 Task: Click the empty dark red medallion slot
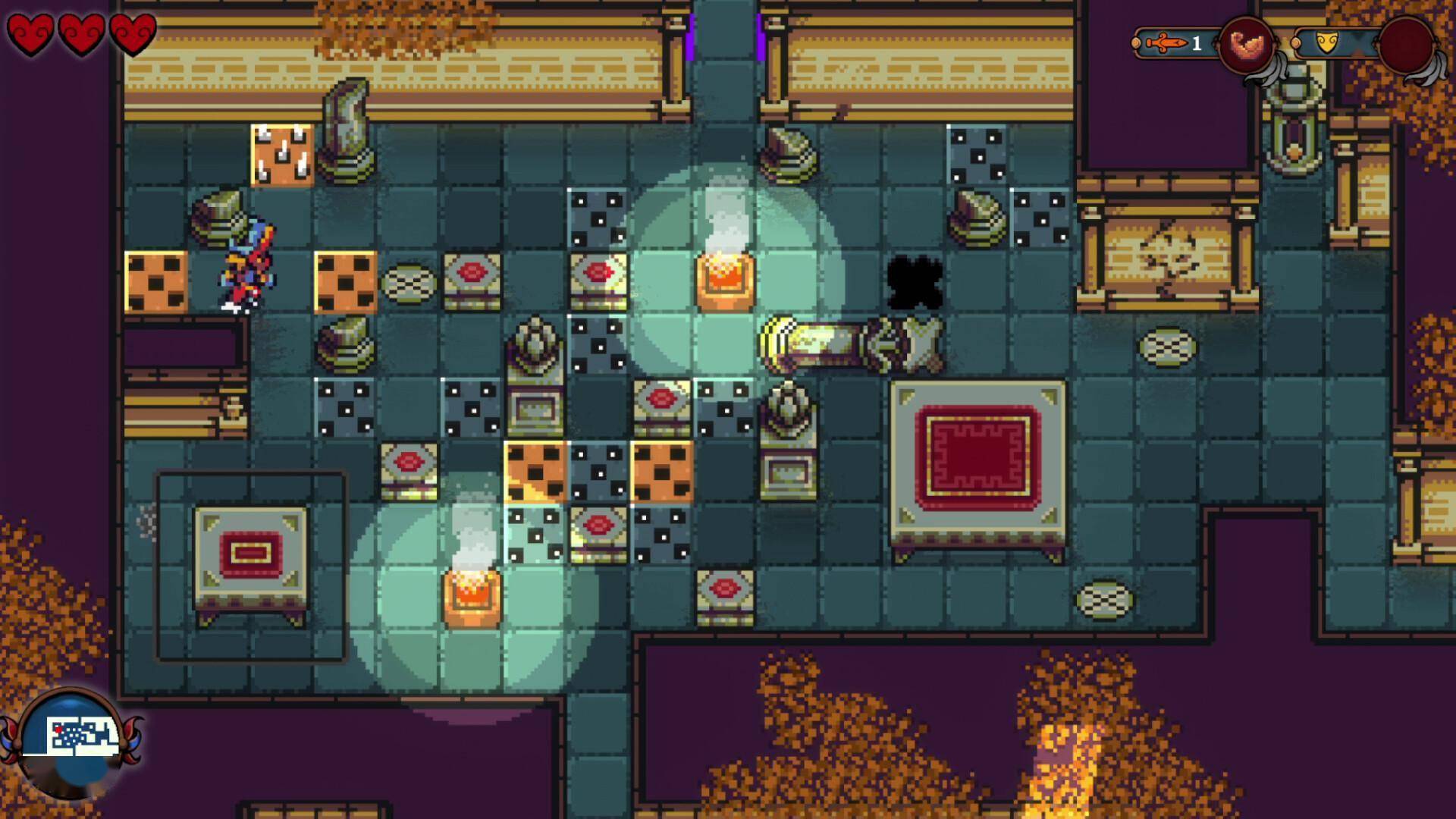1405,45
